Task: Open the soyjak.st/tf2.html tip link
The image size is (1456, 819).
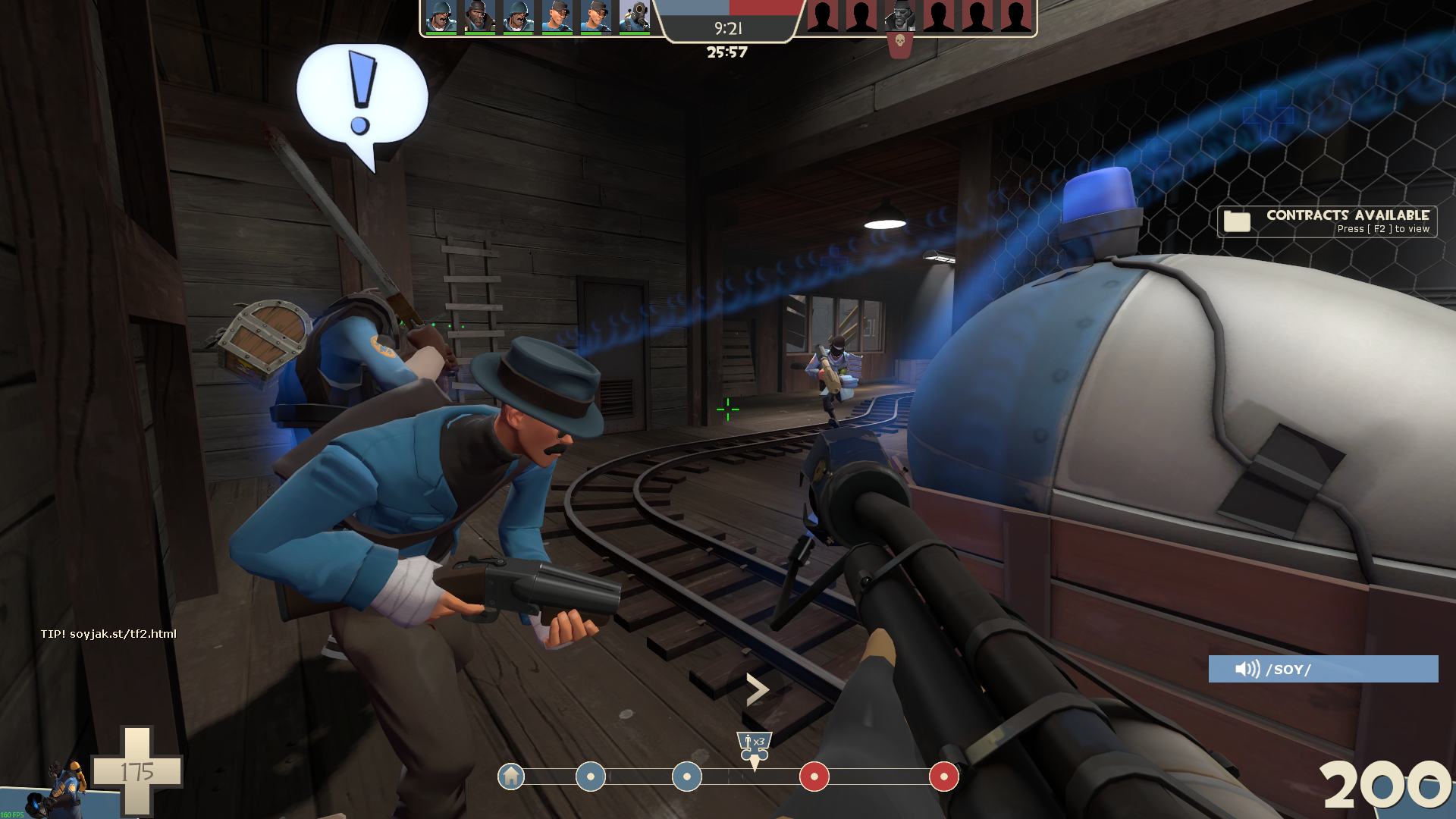Action: click(x=108, y=634)
